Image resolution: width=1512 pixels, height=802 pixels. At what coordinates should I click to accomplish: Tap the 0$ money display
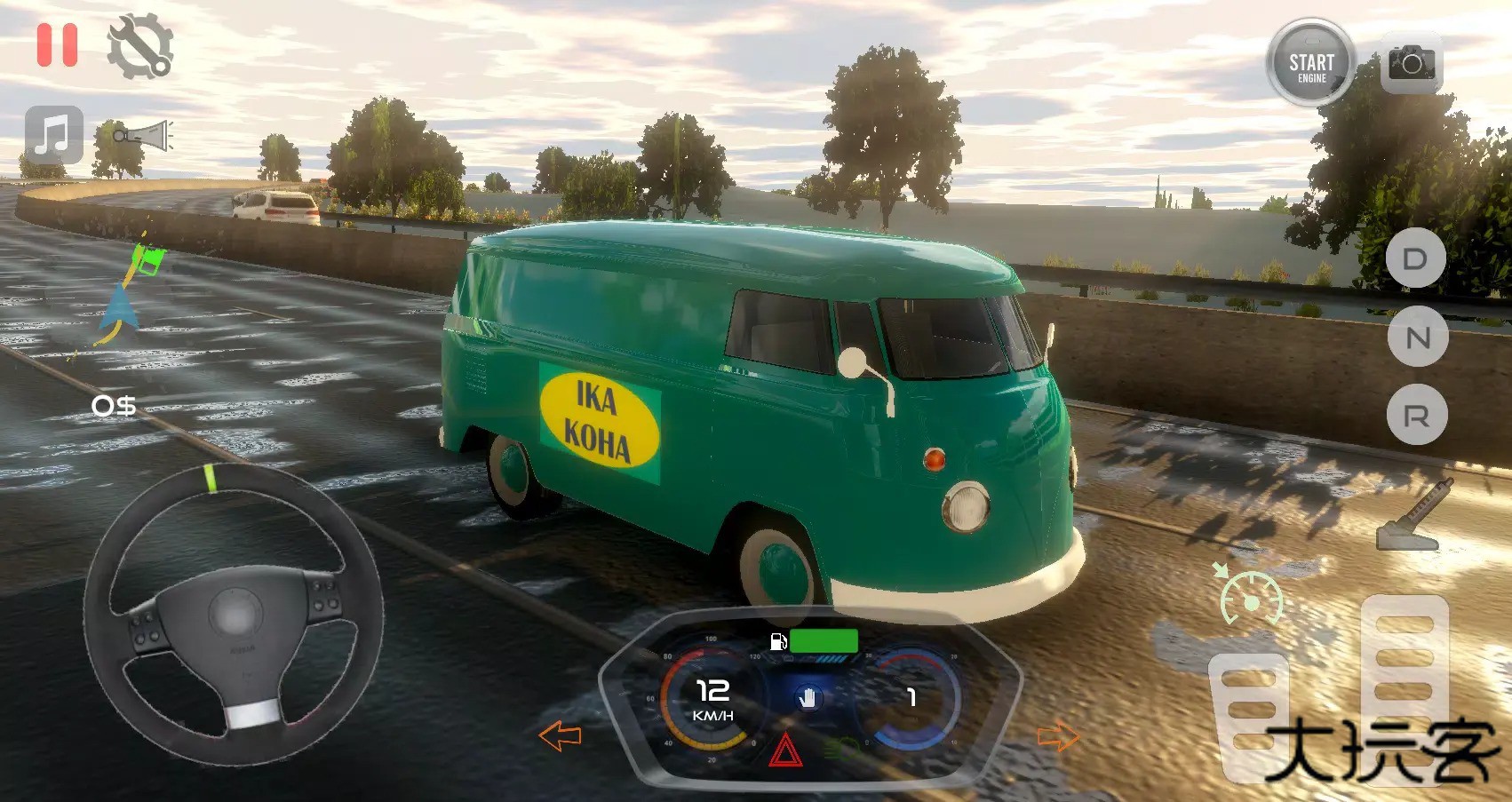click(x=114, y=406)
